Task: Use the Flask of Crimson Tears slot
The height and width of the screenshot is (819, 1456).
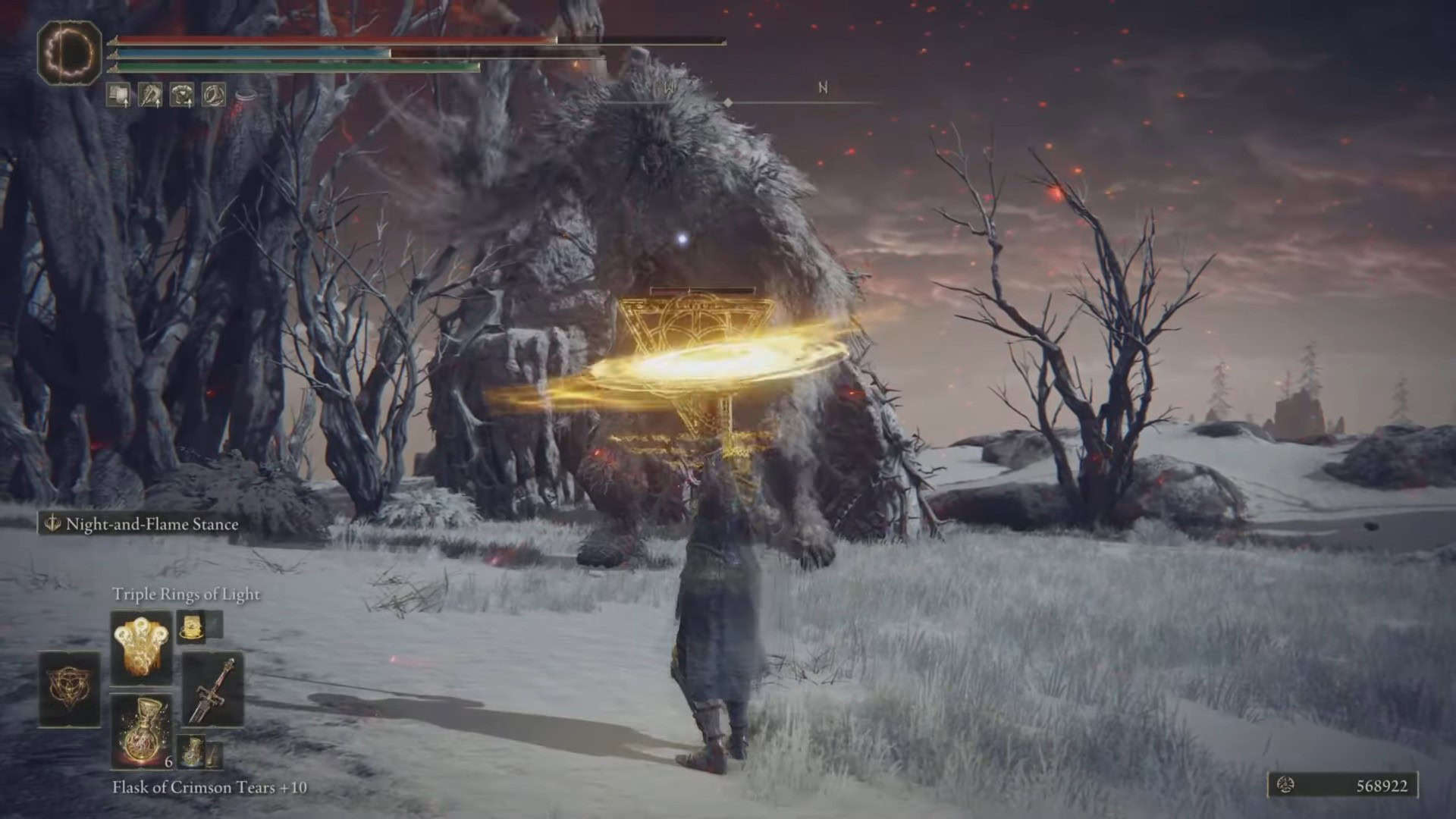Action: 142,730
